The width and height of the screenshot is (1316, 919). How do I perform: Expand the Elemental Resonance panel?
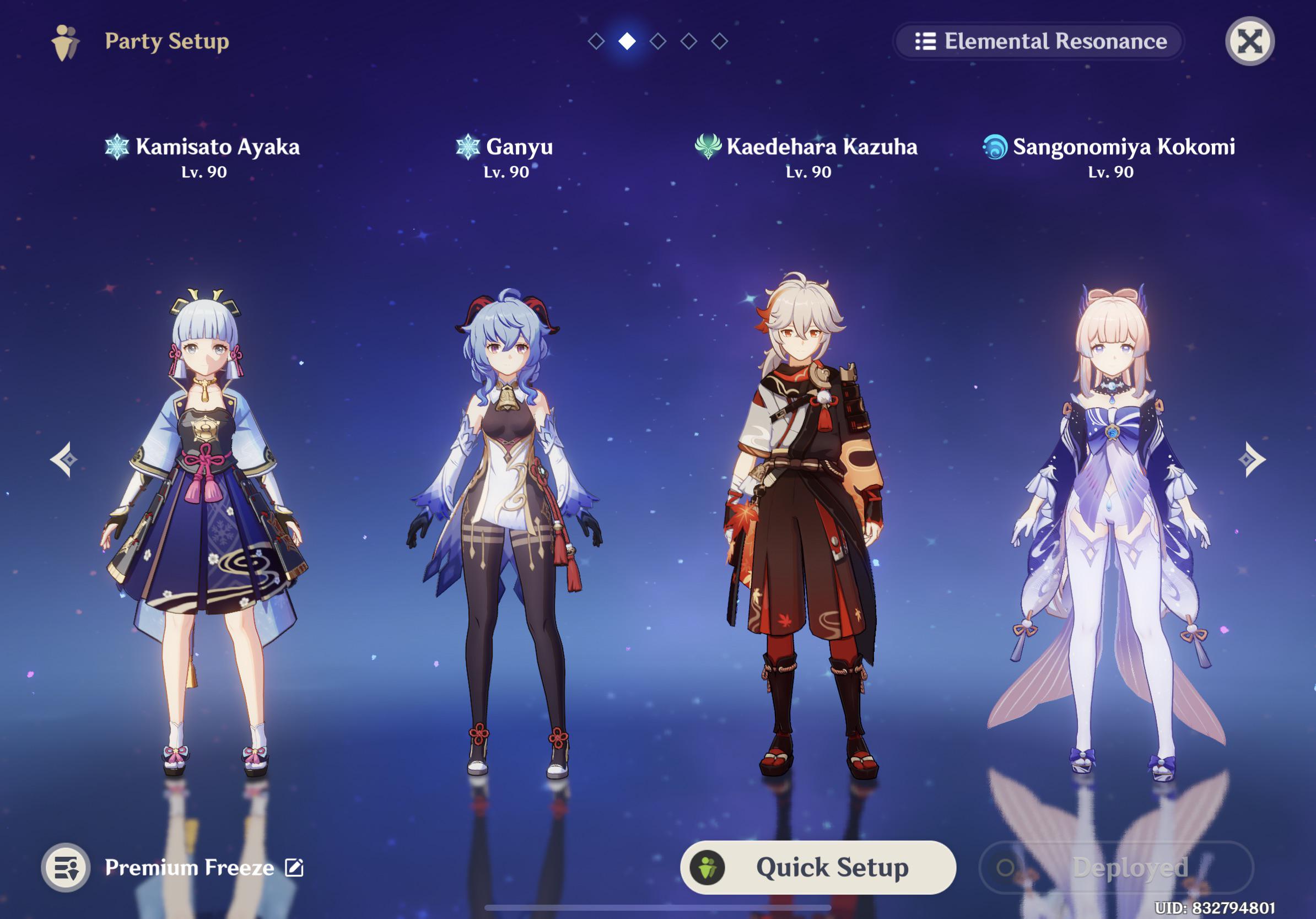(x=1040, y=41)
